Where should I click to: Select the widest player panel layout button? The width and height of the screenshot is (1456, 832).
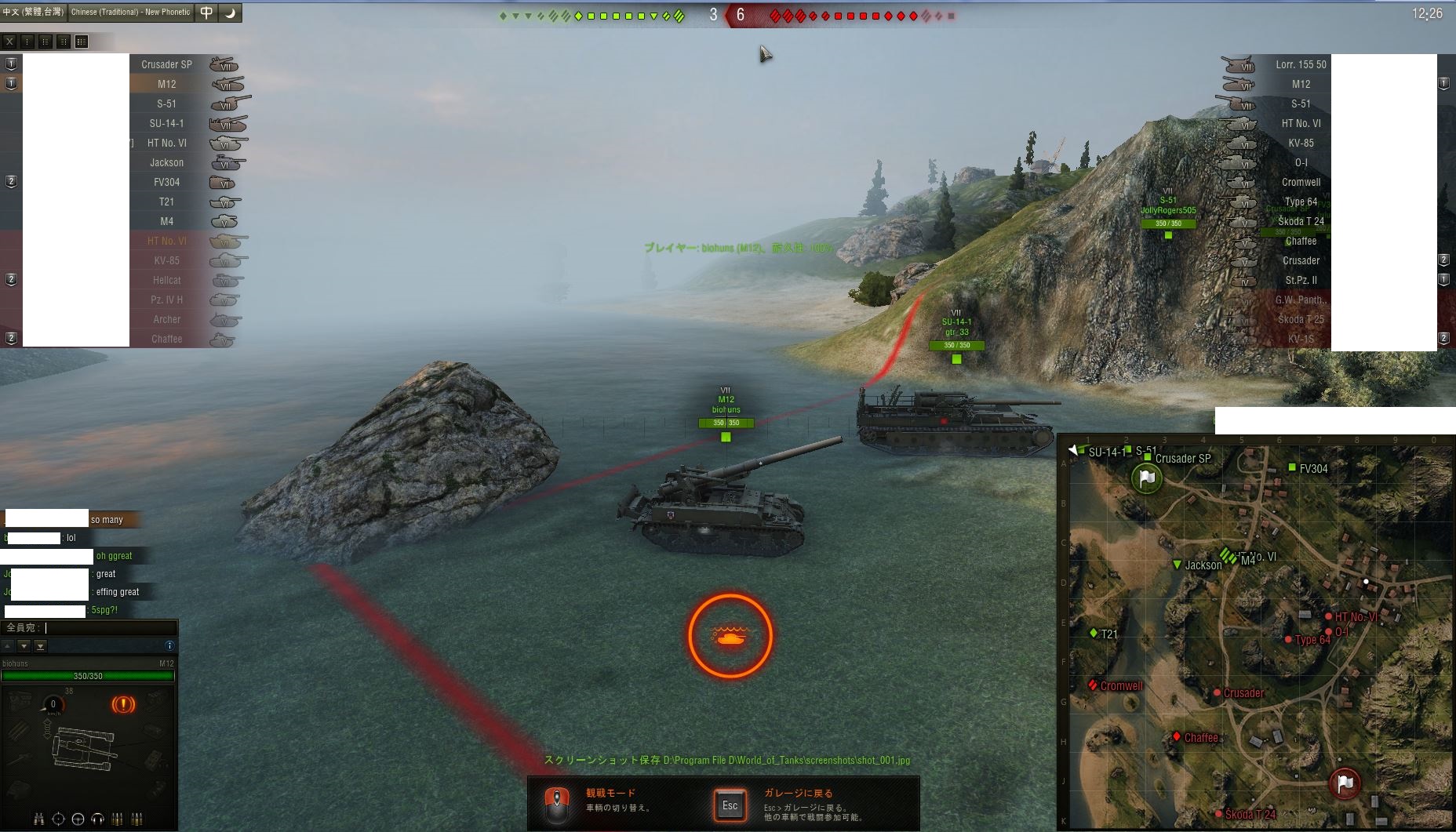[x=82, y=42]
